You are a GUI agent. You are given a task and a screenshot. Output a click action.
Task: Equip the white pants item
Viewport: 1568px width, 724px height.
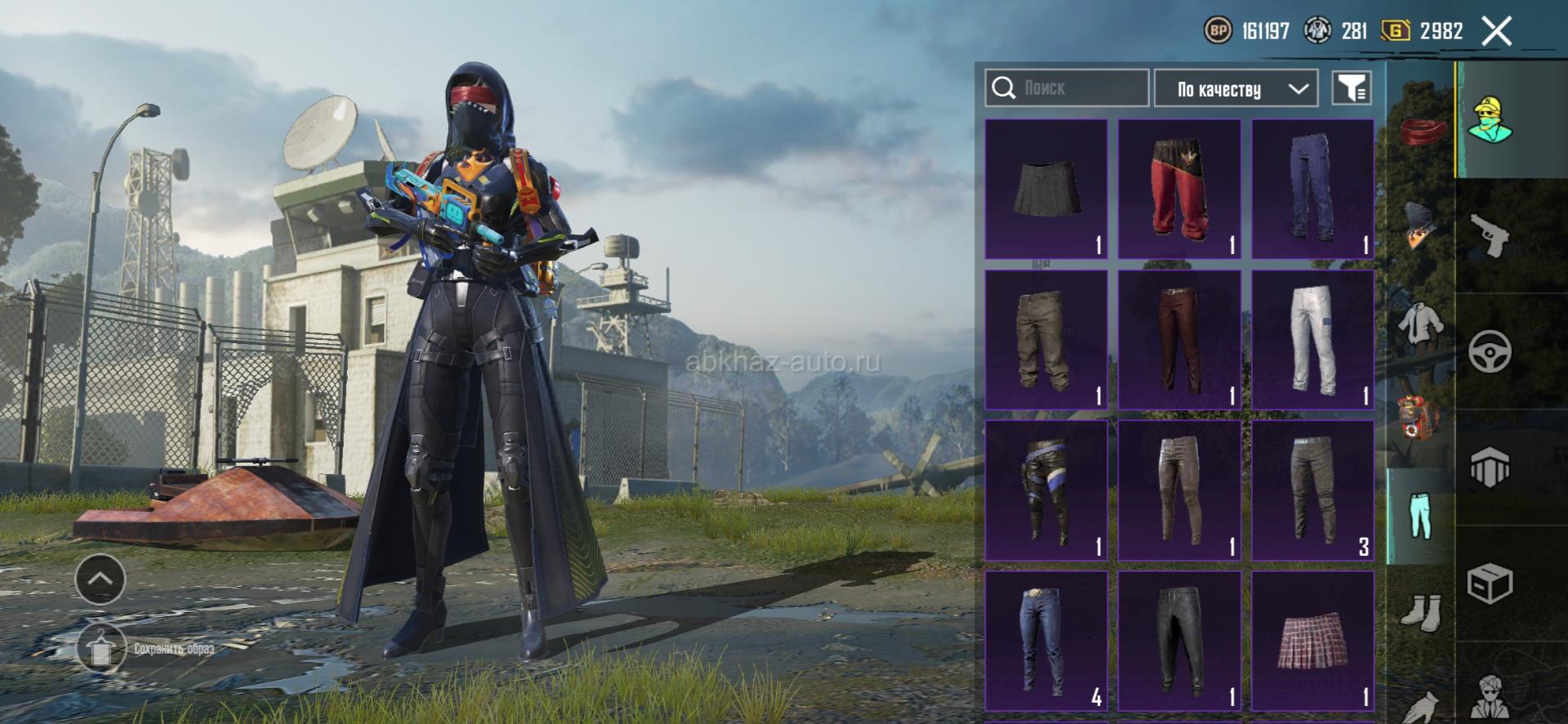(1312, 340)
